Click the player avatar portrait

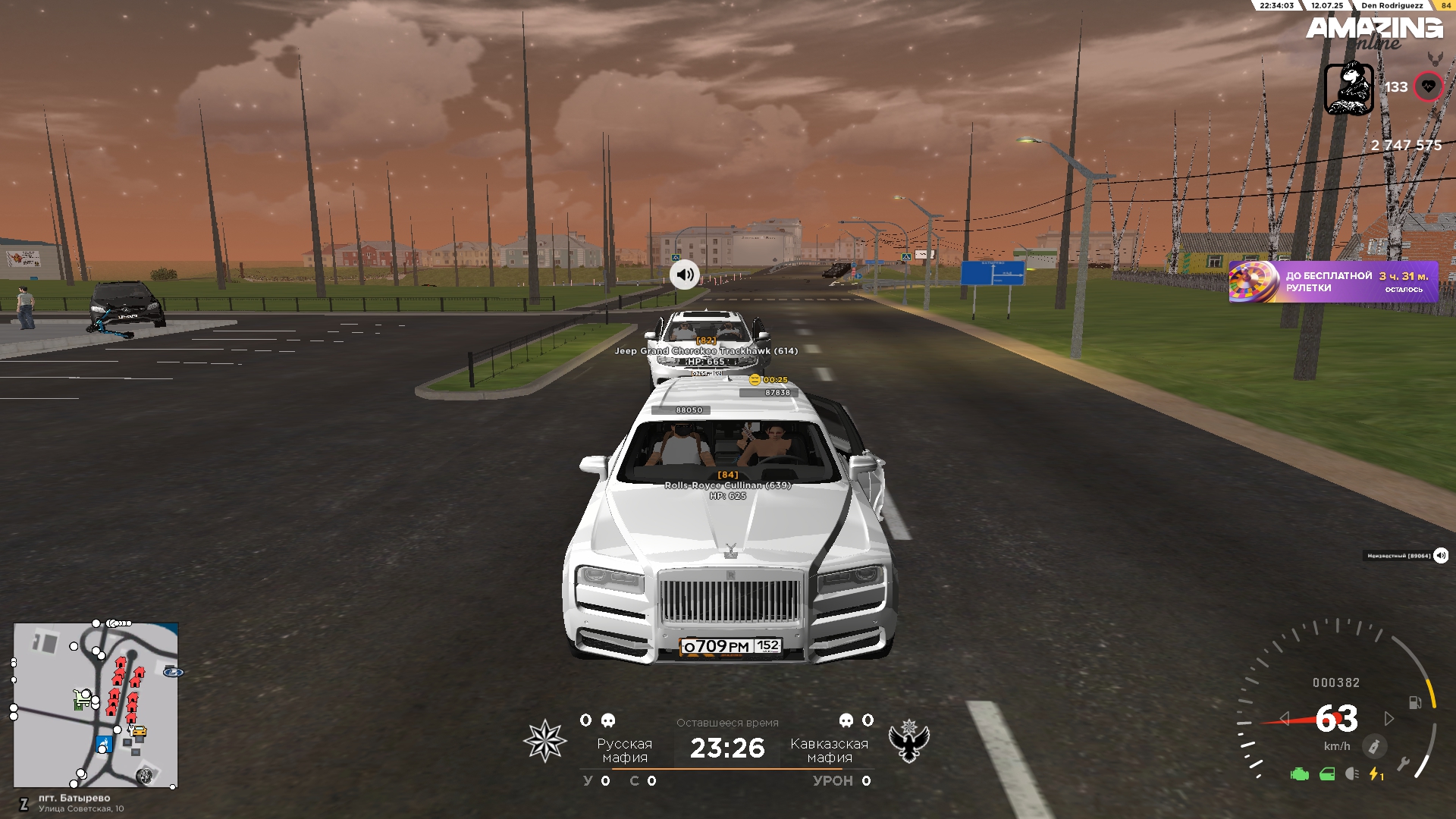click(1349, 89)
